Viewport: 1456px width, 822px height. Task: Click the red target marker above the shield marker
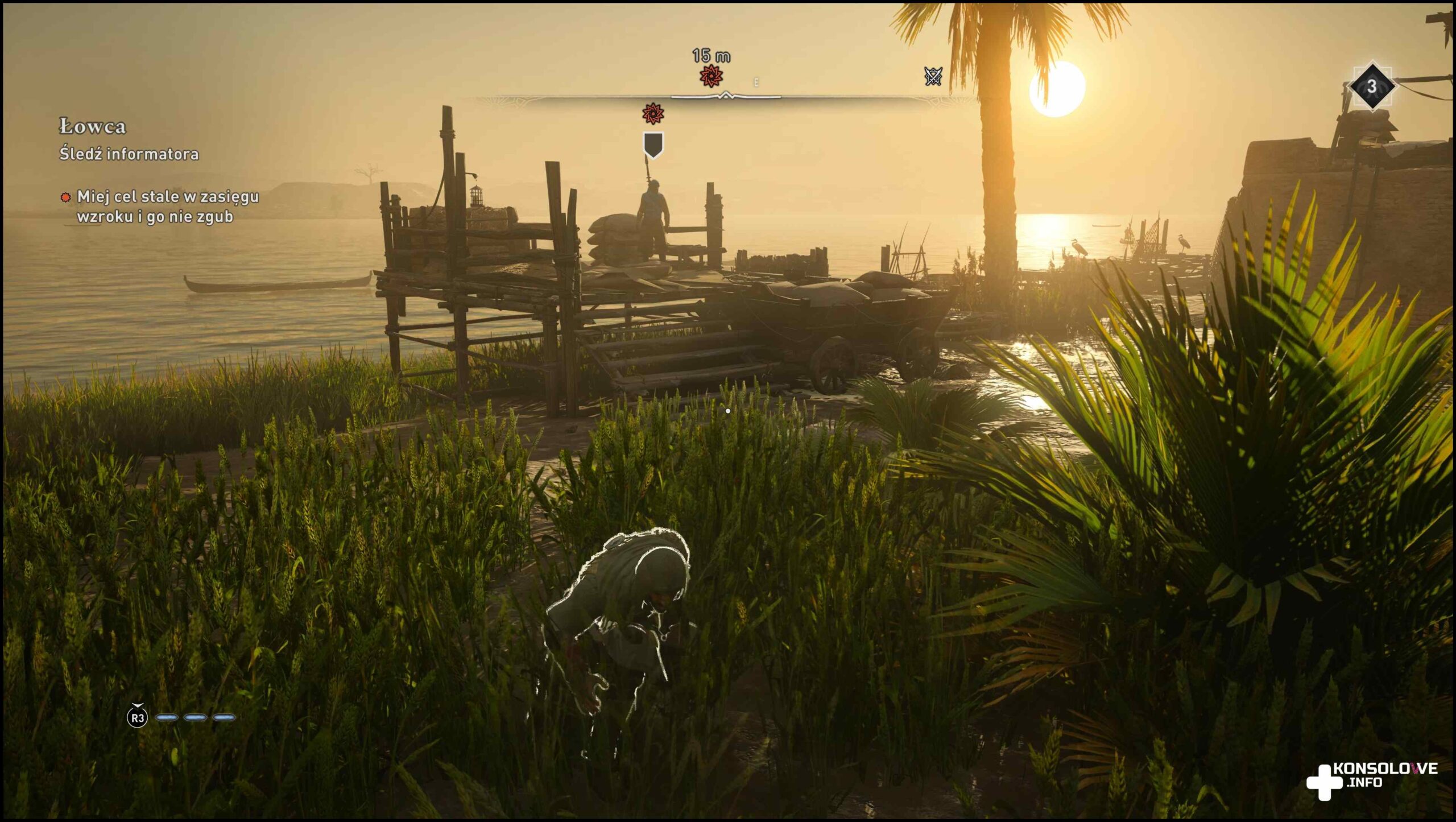point(653,114)
